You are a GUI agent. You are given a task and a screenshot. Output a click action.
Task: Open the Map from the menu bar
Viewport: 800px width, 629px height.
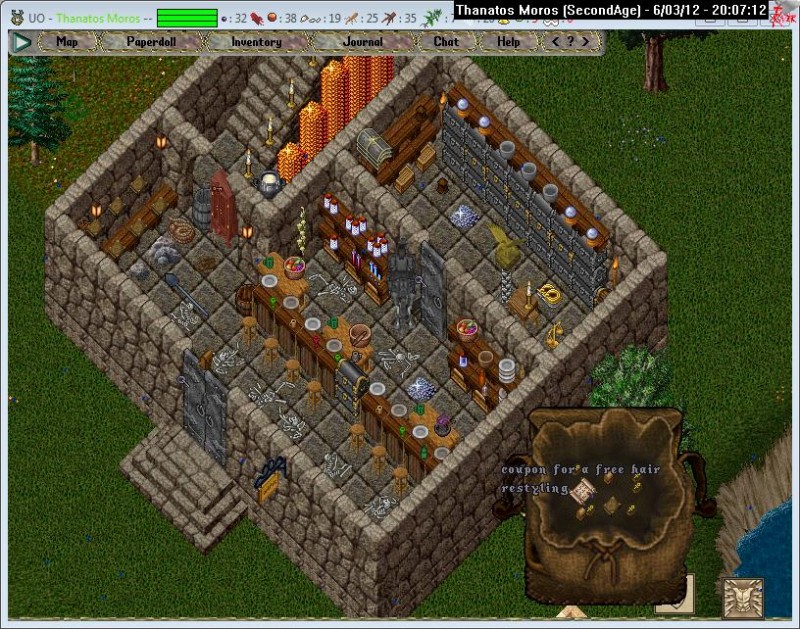(x=67, y=42)
